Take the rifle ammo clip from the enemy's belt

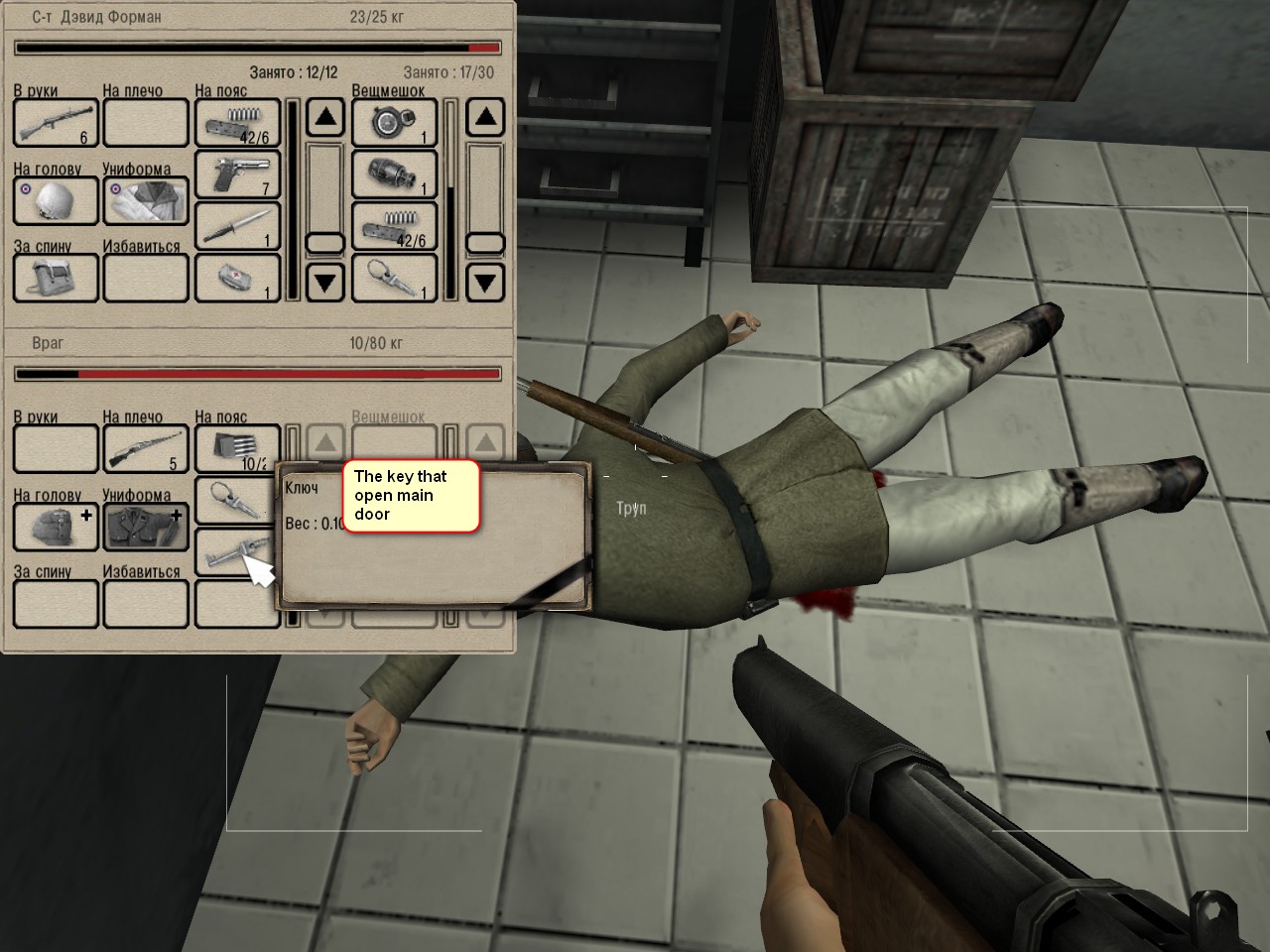pyautogui.click(x=235, y=449)
